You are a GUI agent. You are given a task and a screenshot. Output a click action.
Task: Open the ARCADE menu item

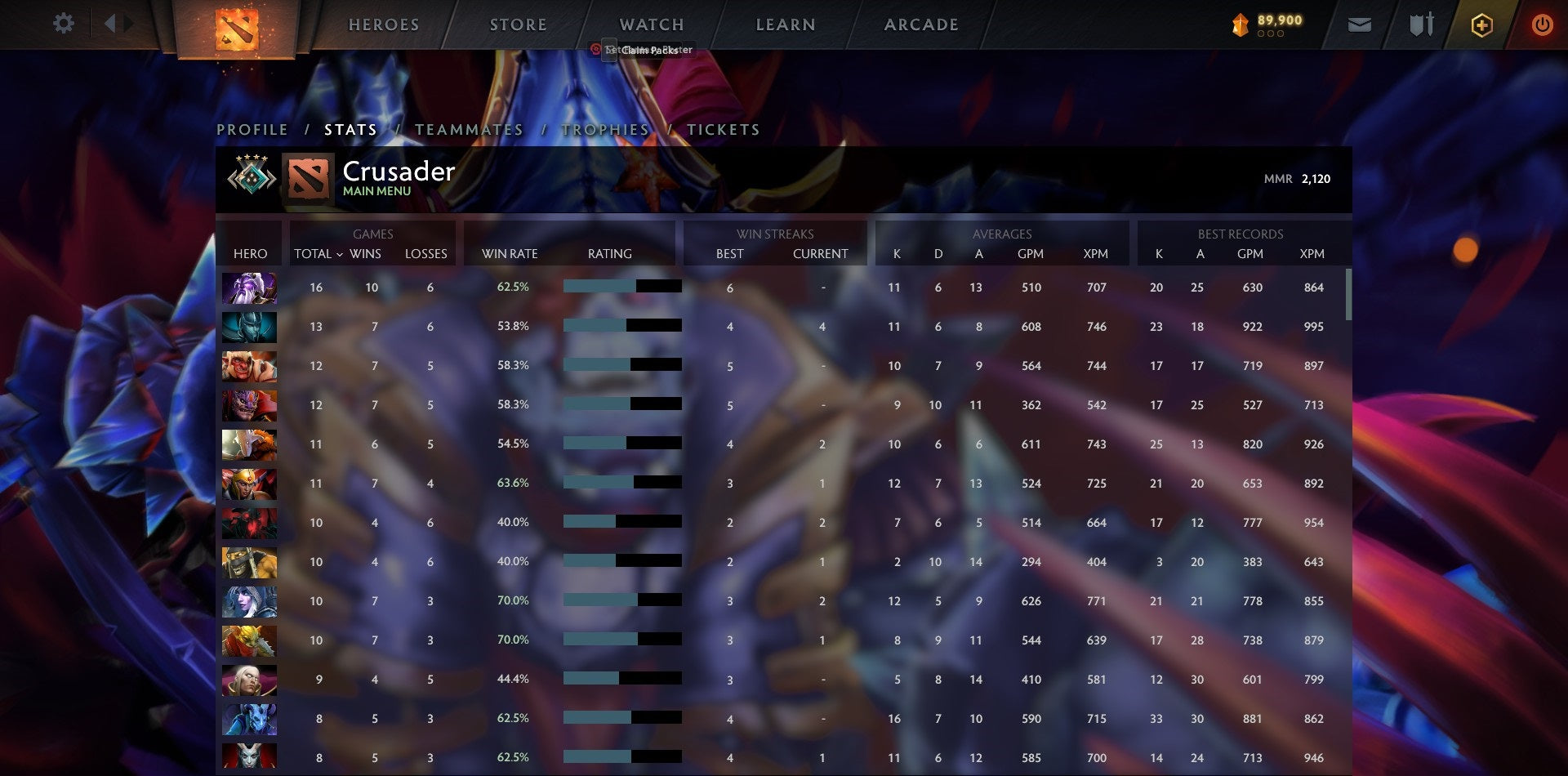point(921,25)
